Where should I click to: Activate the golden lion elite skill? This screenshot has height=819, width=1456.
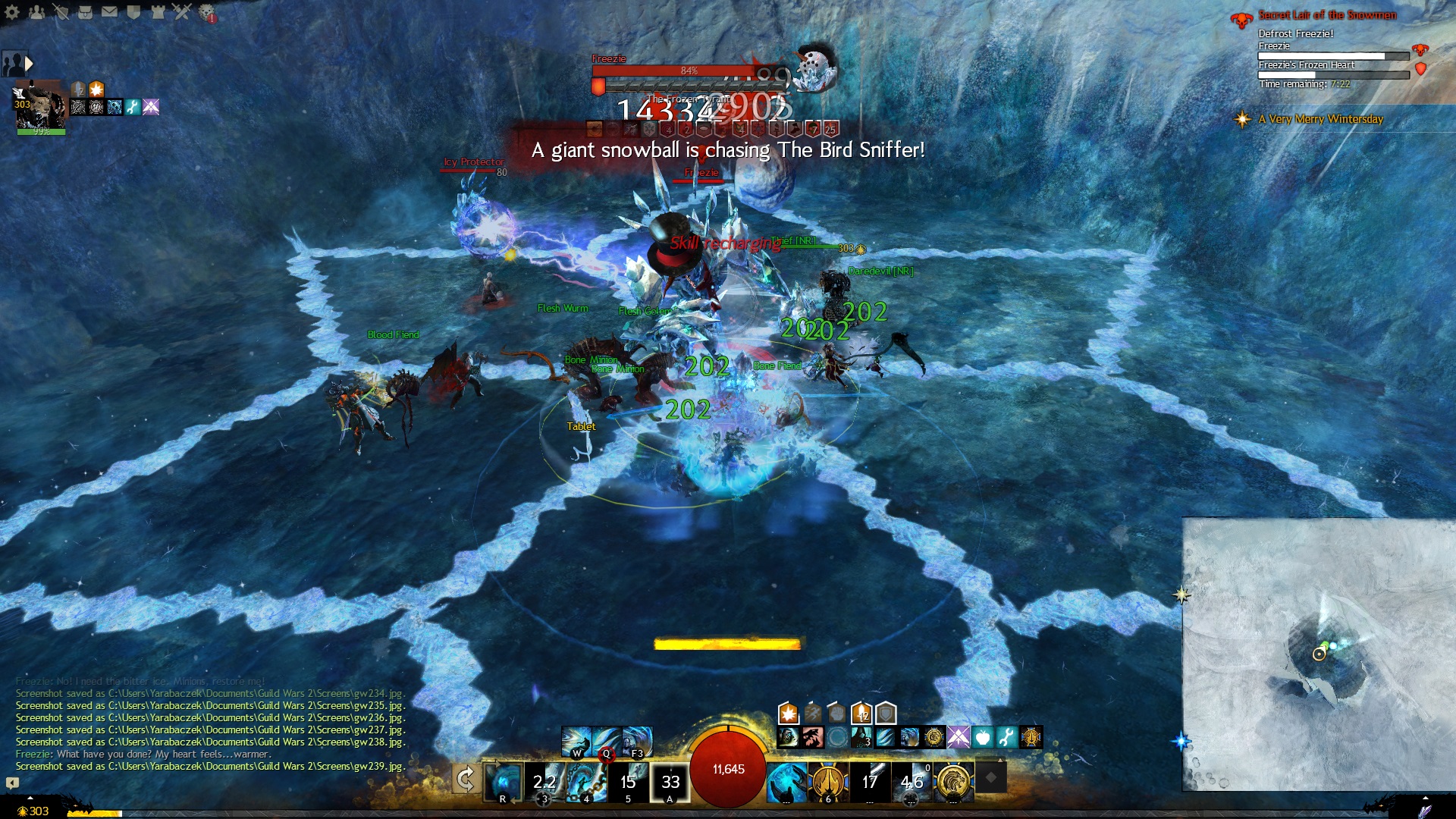(x=953, y=781)
